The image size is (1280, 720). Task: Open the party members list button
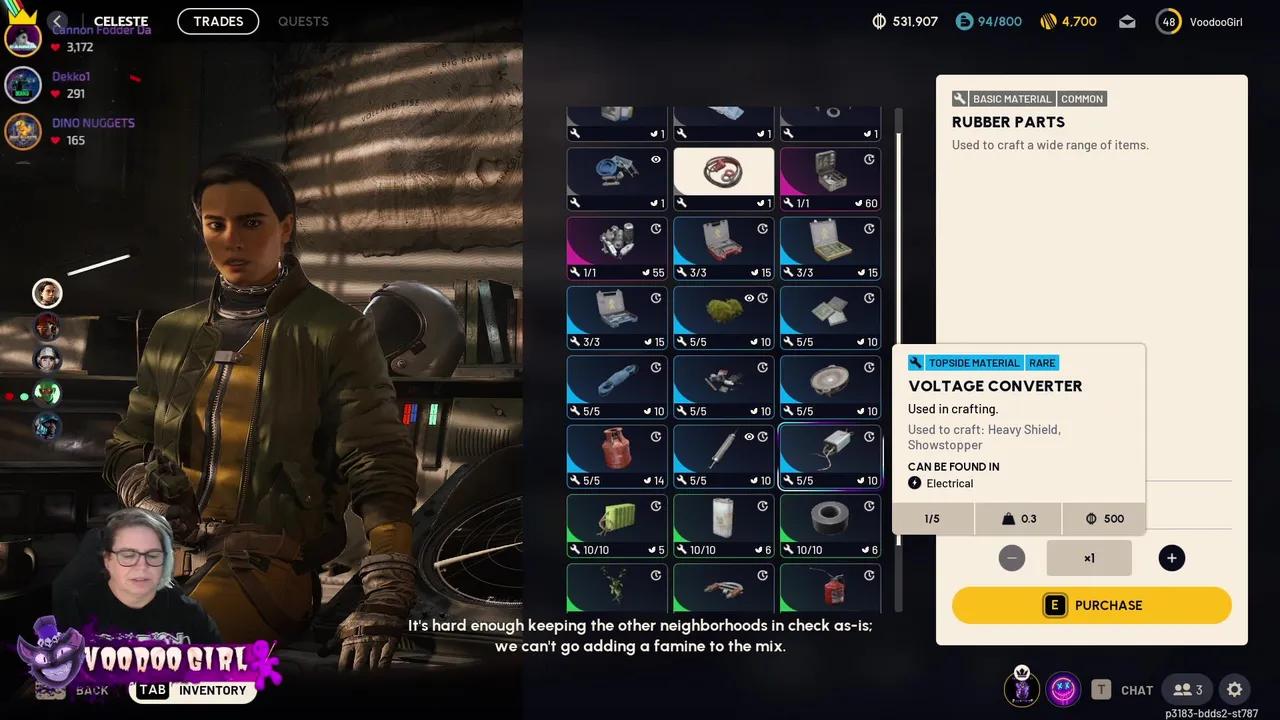1188,689
